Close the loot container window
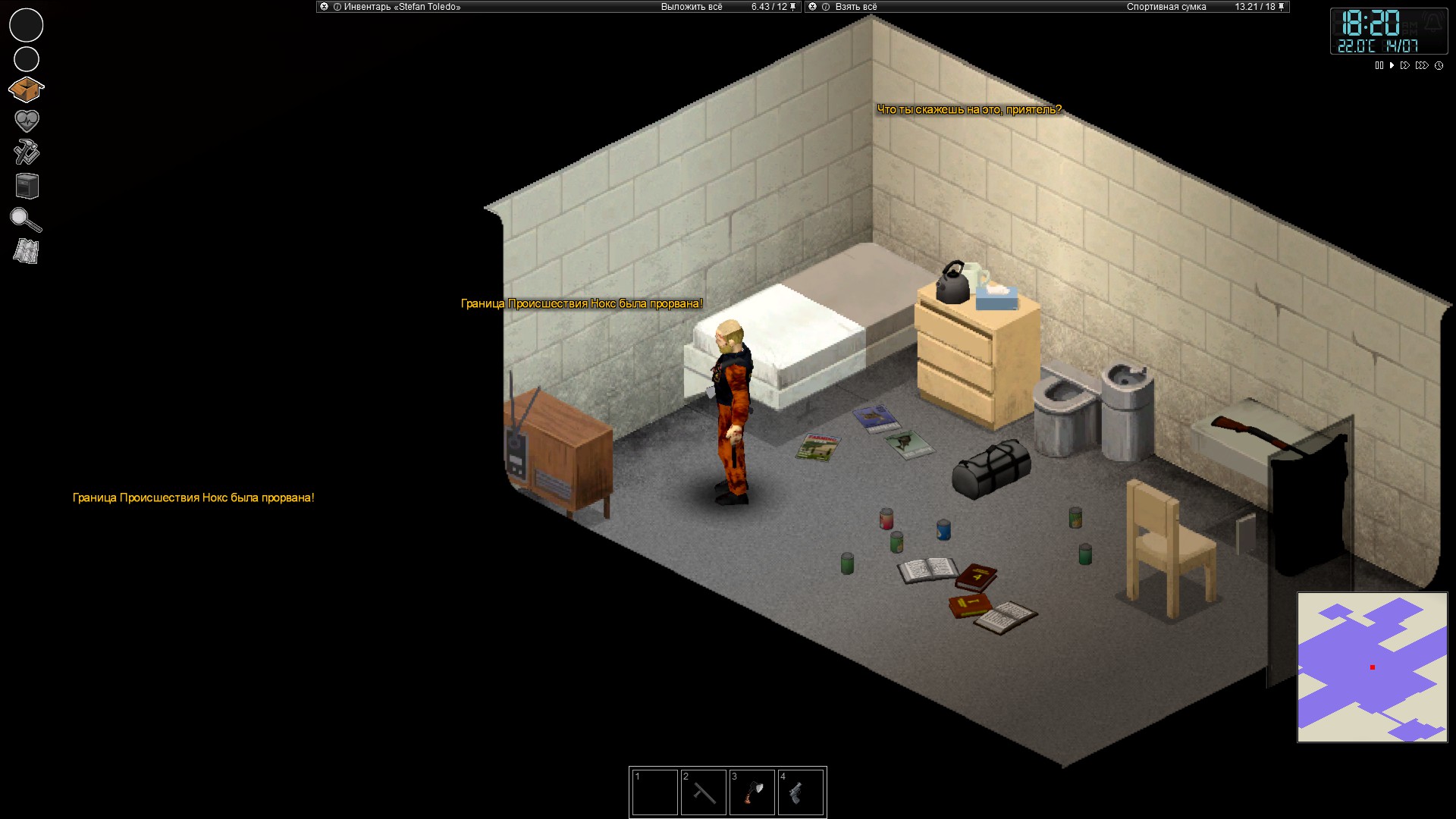Image resolution: width=1456 pixels, height=819 pixels. 813,7
